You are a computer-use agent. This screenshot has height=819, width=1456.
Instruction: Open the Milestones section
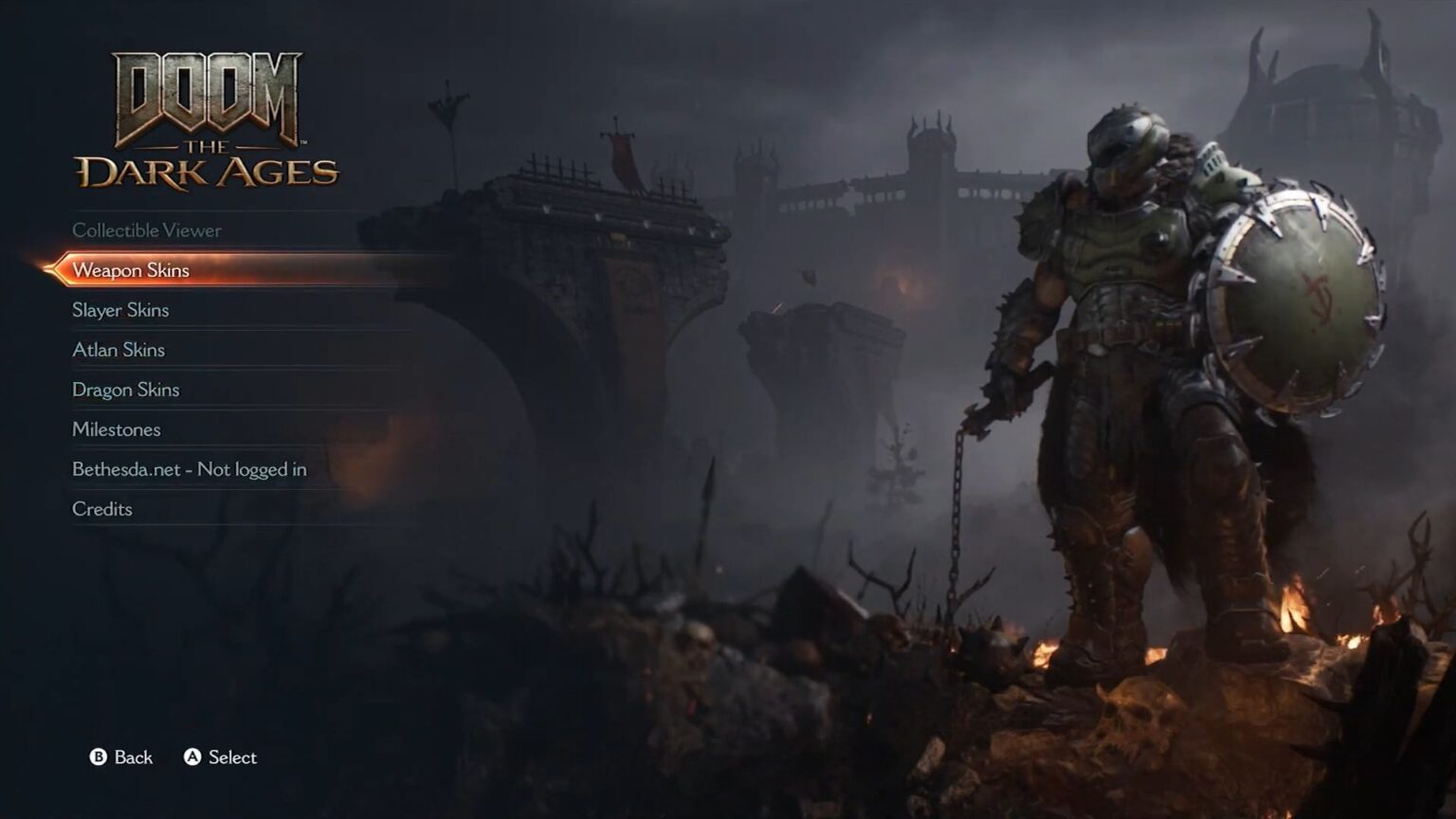pyautogui.click(x=116, y=429)
